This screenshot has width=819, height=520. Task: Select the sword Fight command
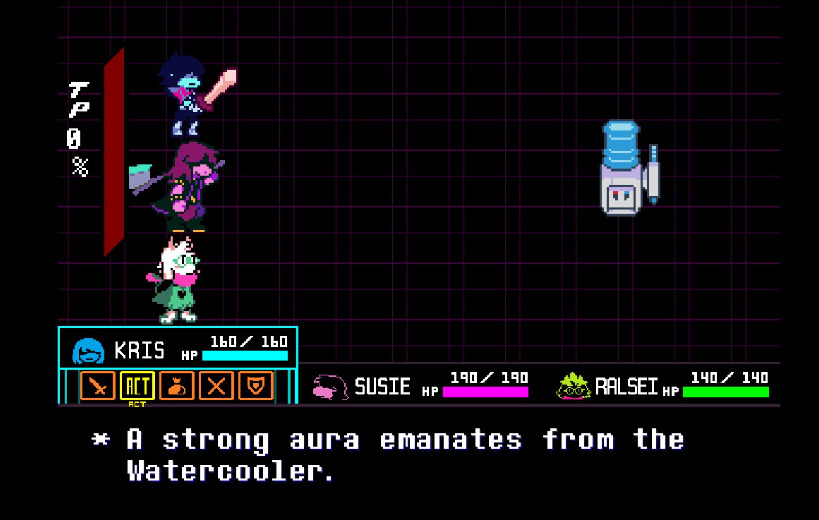[98, 385]
